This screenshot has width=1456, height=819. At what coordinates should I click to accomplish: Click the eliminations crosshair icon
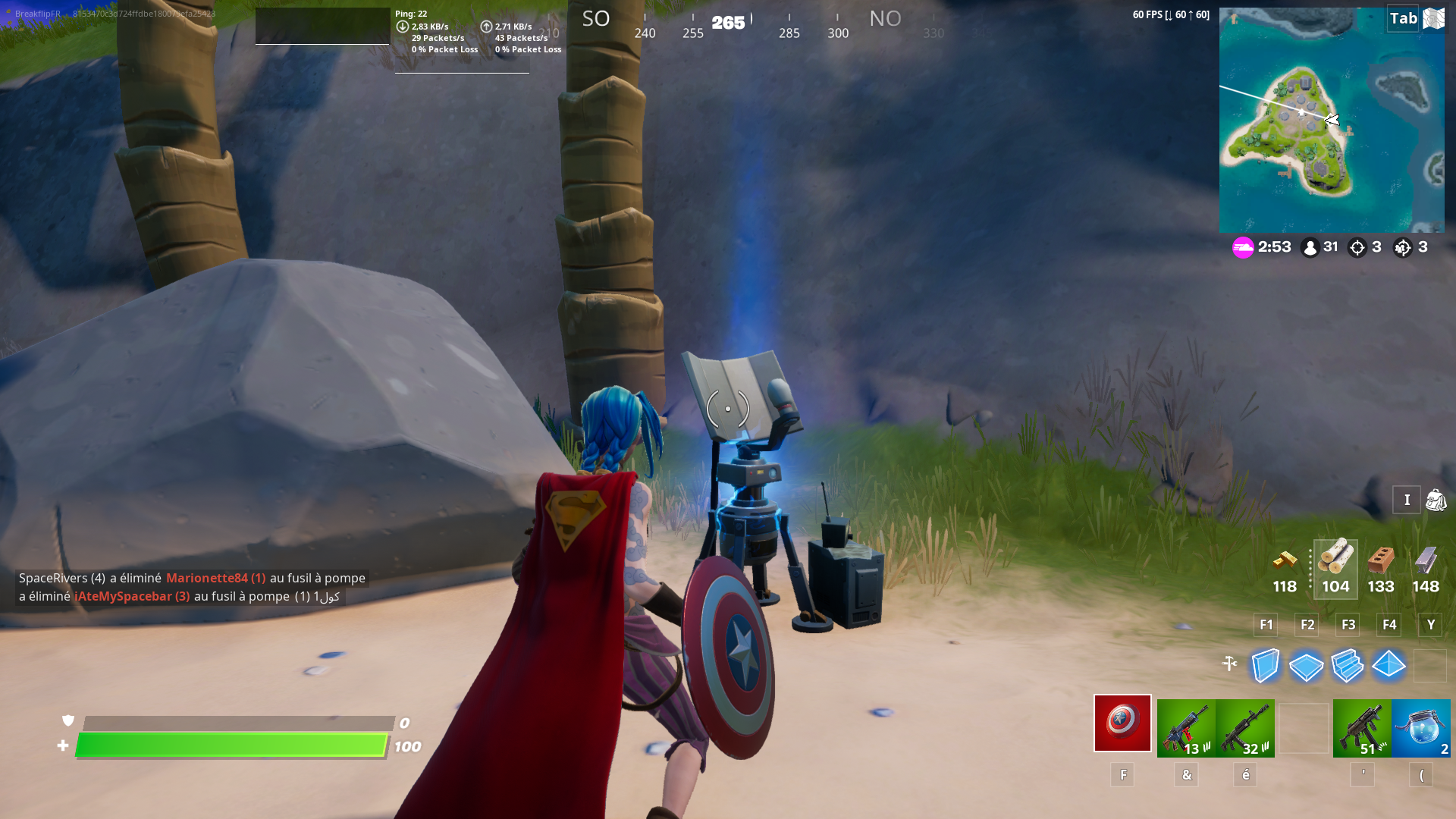click(x=1357, y=246)
